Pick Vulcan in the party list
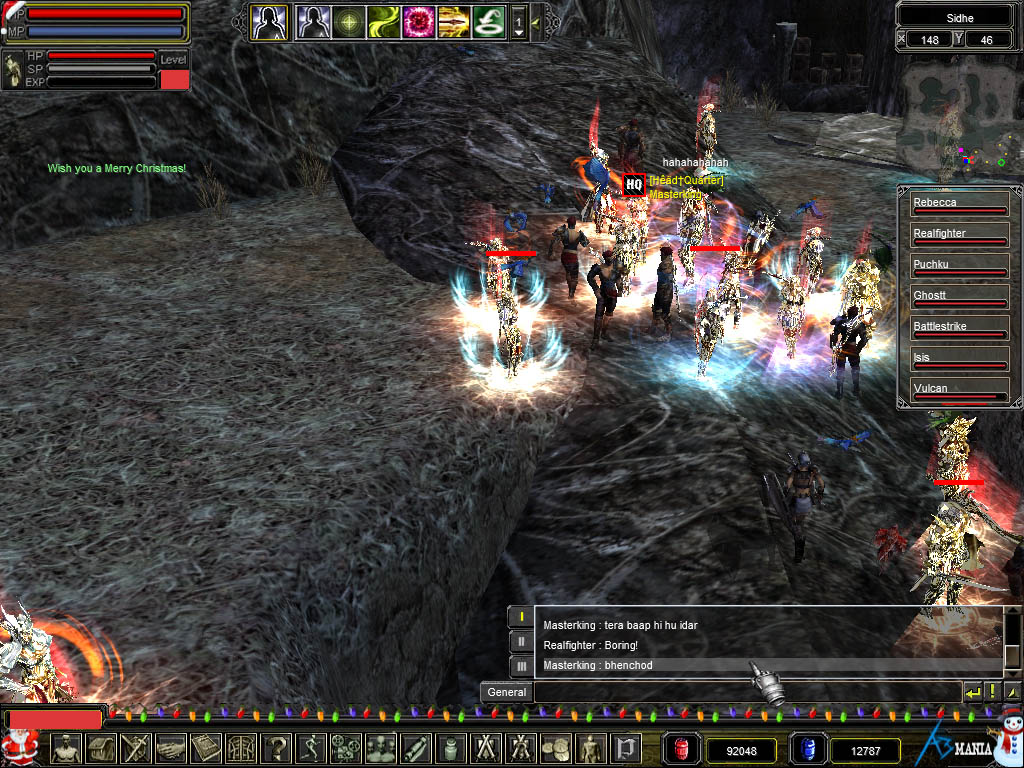Viewport: 1024px width, 768px height. coord(958,389)
